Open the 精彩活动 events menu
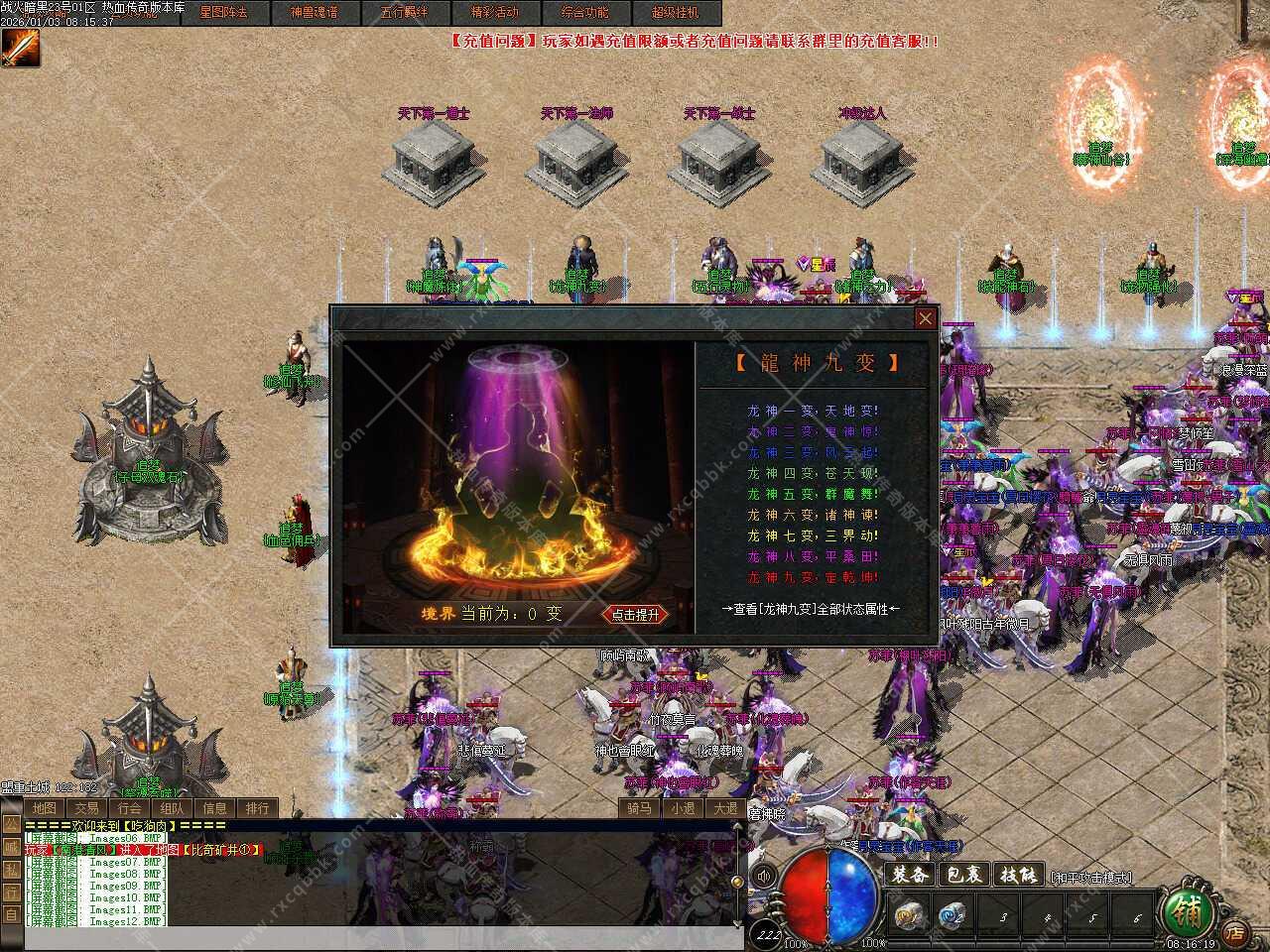Viewport: 1270px width, 952px height. click(494, 13)
